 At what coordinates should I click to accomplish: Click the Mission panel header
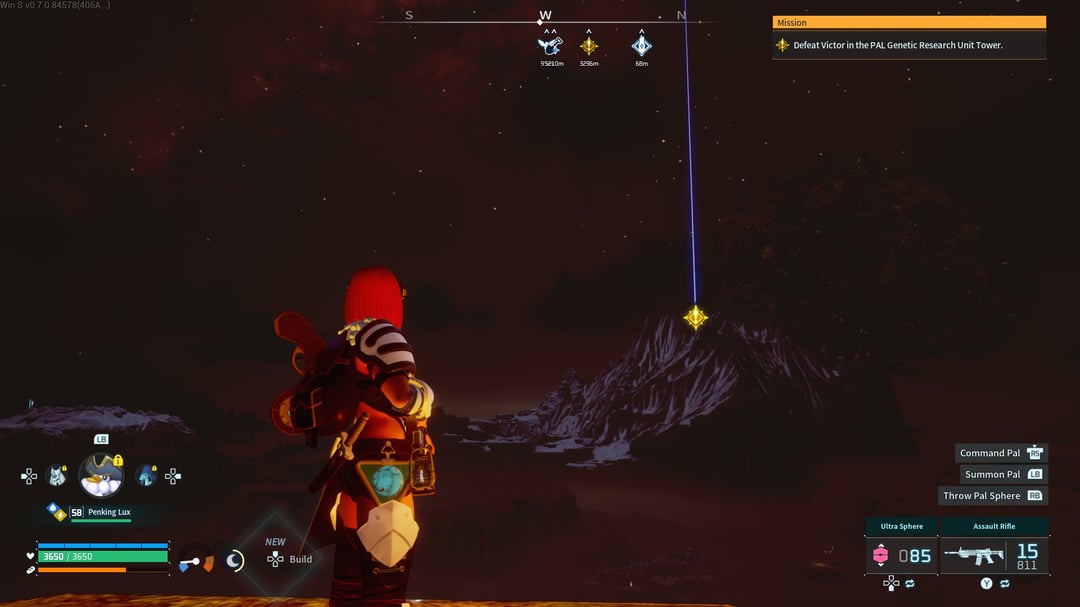908,22
